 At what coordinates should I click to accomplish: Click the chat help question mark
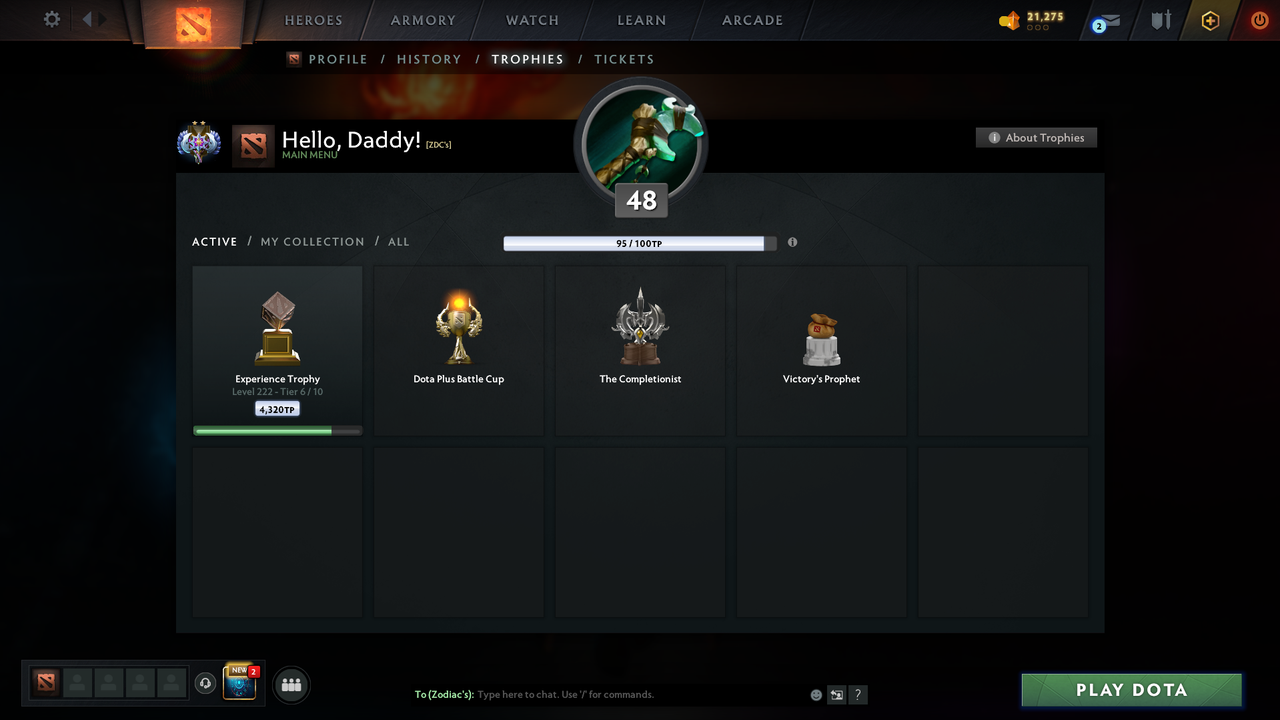(x=857, y=694)
